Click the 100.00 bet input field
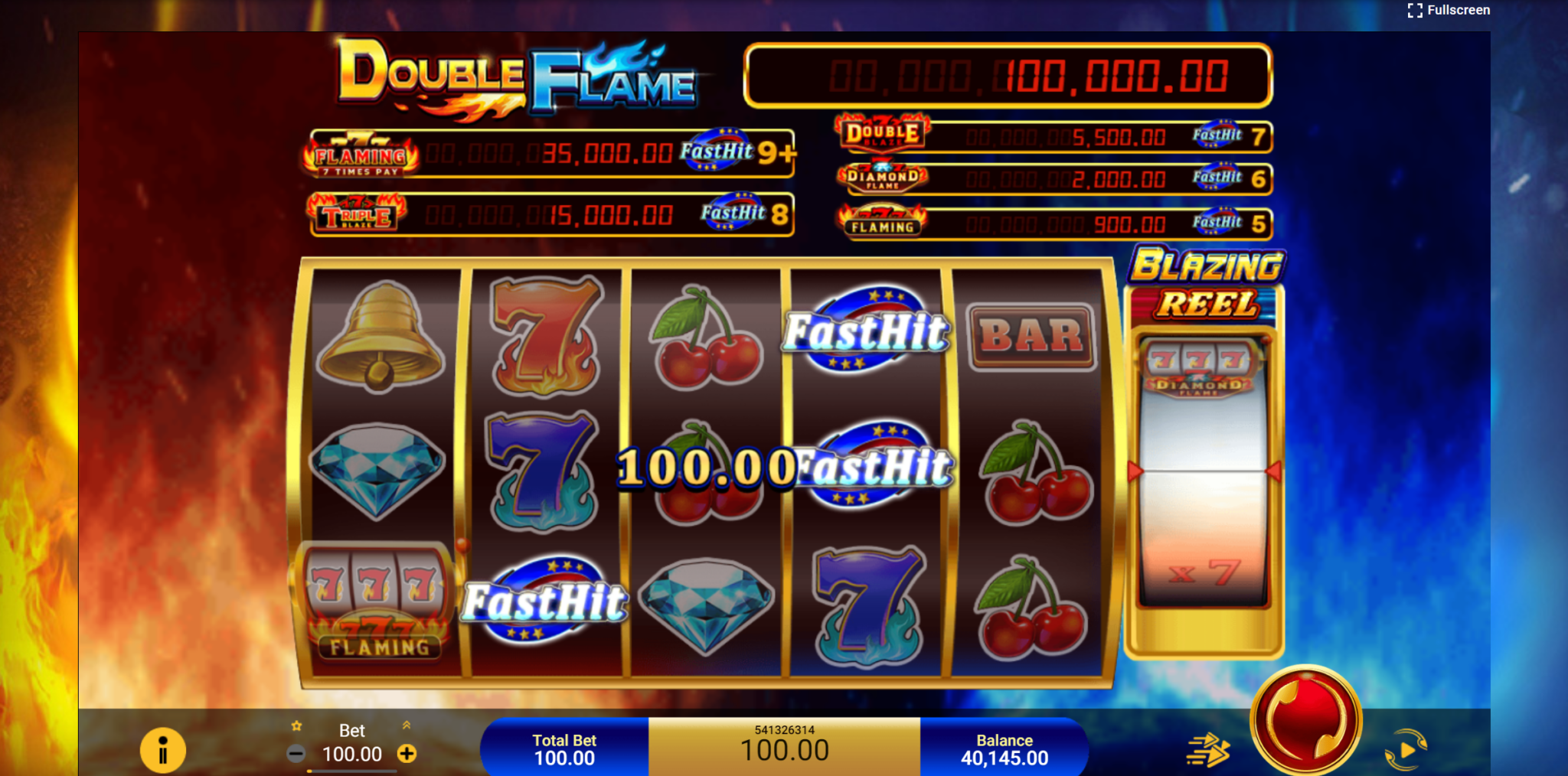 [x=351, y=755]
